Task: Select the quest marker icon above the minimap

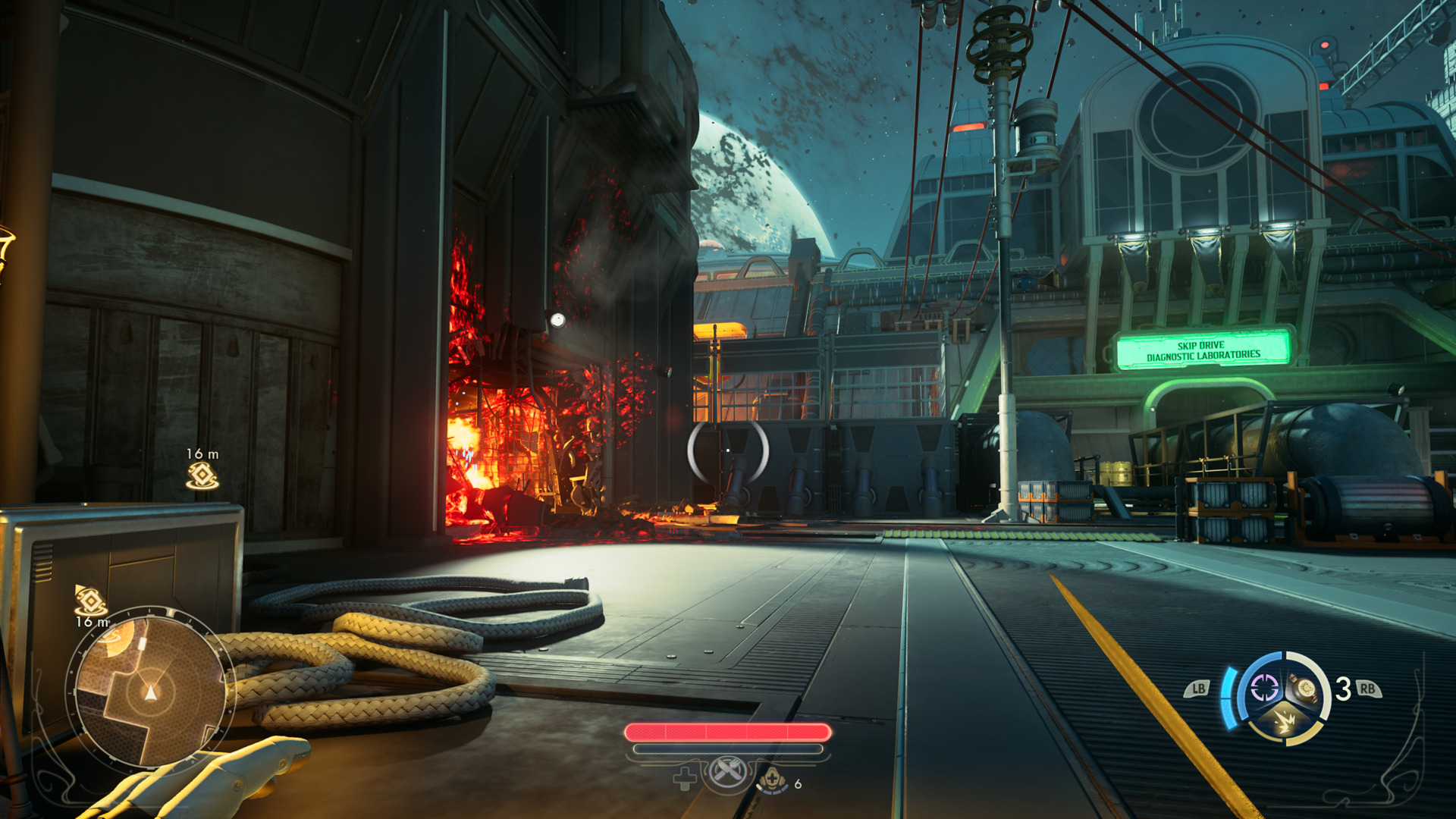Action: [x=90, y=601]
